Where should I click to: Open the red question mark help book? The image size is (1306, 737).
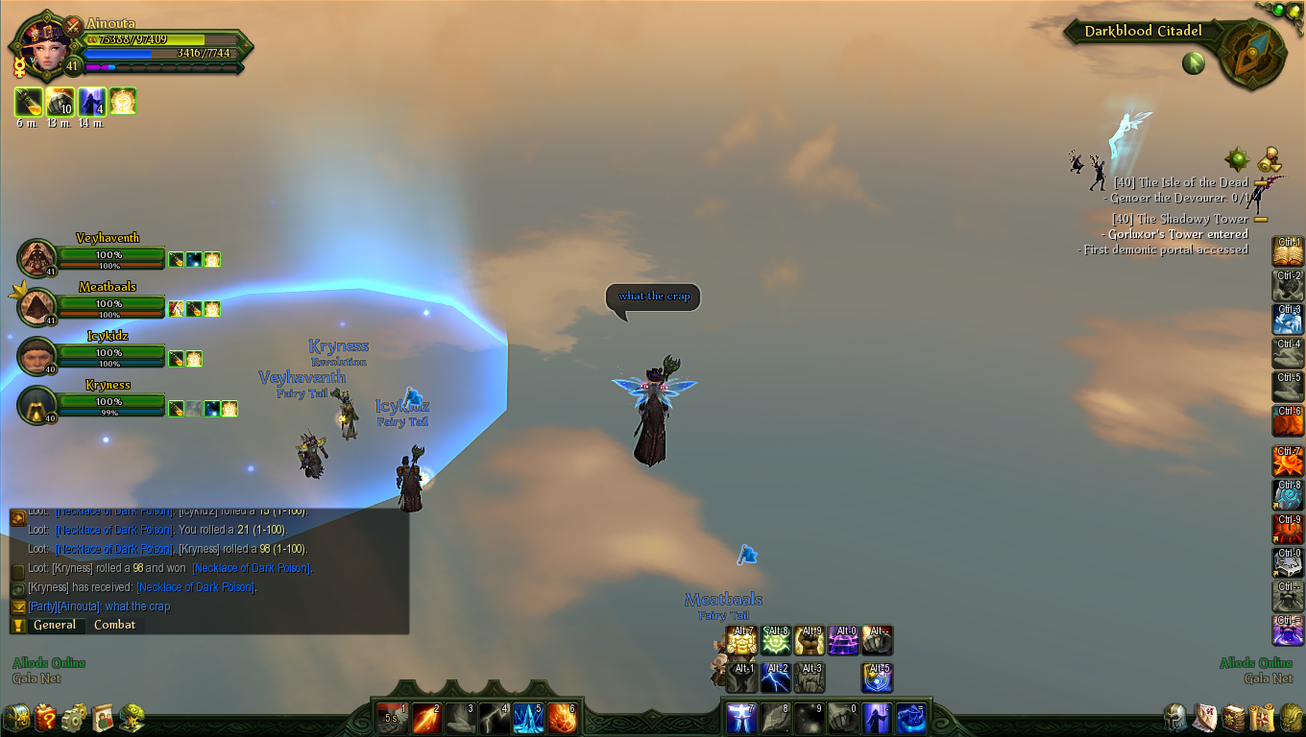pyautogui.click(x=46, y=717)
